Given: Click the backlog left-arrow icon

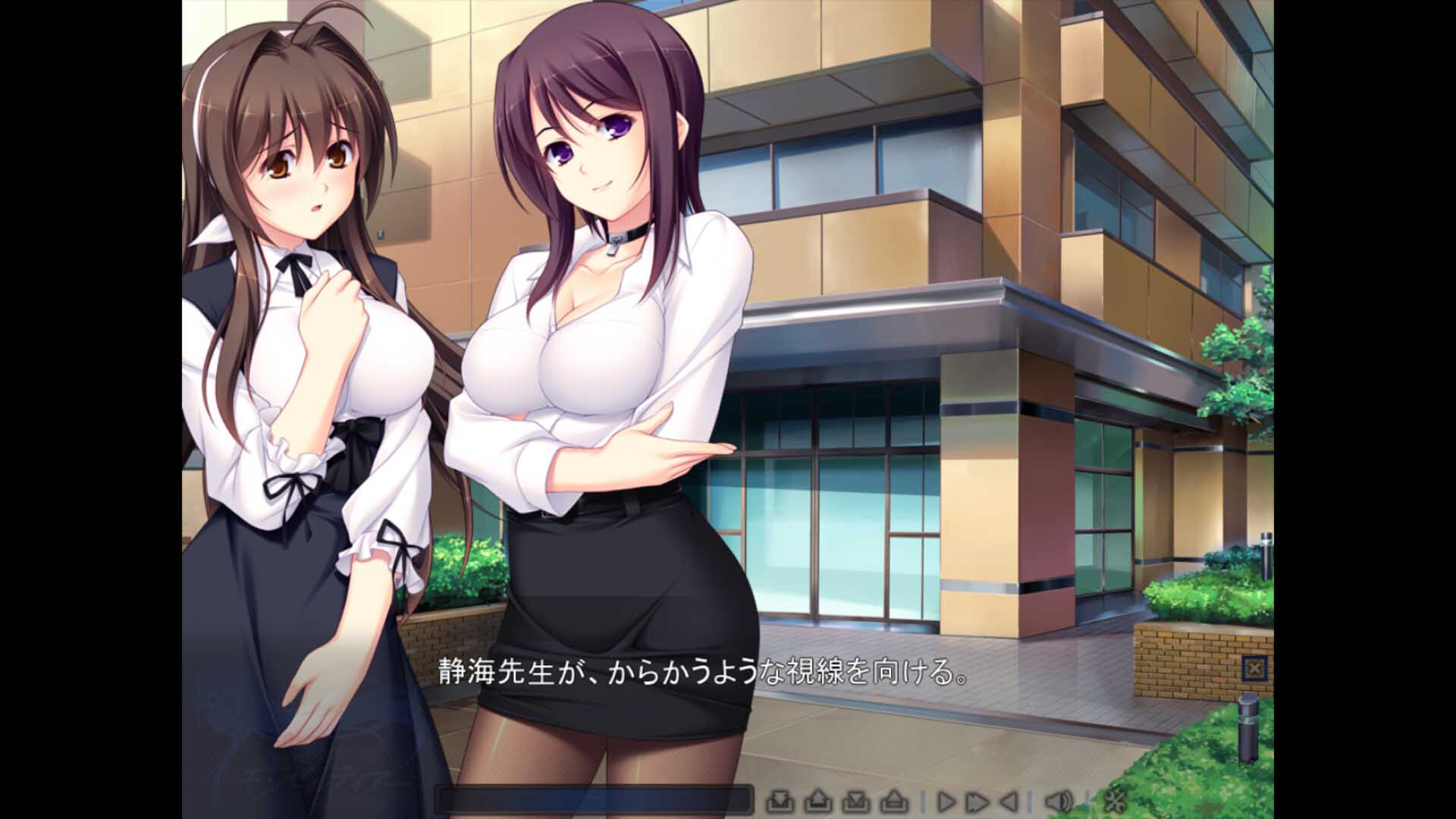Looking at the screenshot, I should click(x=1007, y=801).
